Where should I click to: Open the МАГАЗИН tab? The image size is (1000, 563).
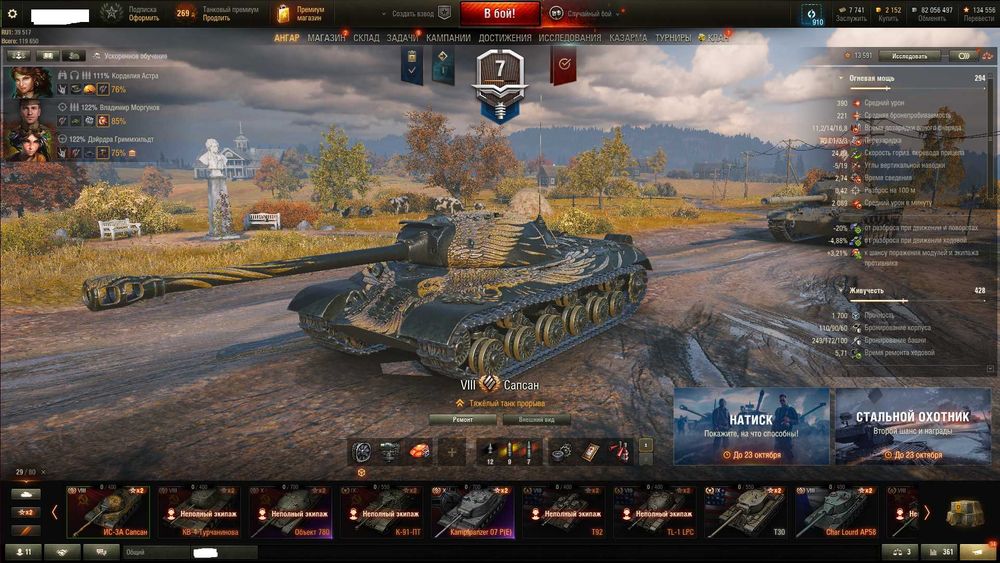click(326, 38)
